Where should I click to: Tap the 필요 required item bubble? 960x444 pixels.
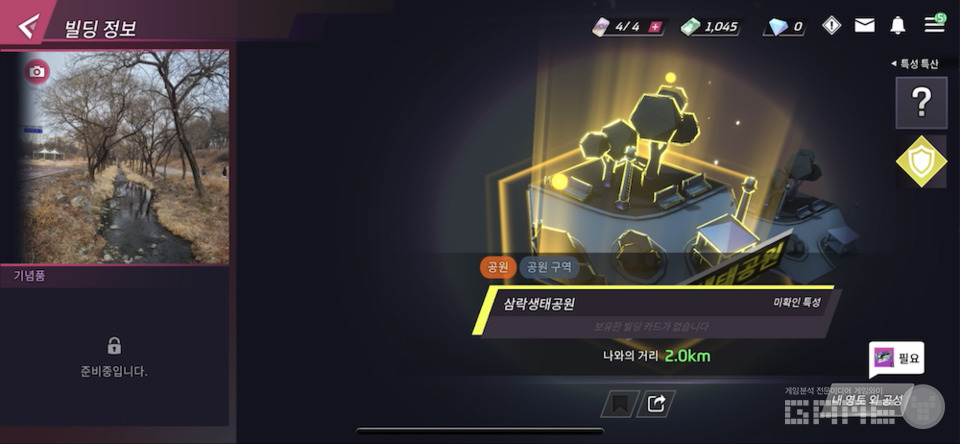[x=896, y=357]
